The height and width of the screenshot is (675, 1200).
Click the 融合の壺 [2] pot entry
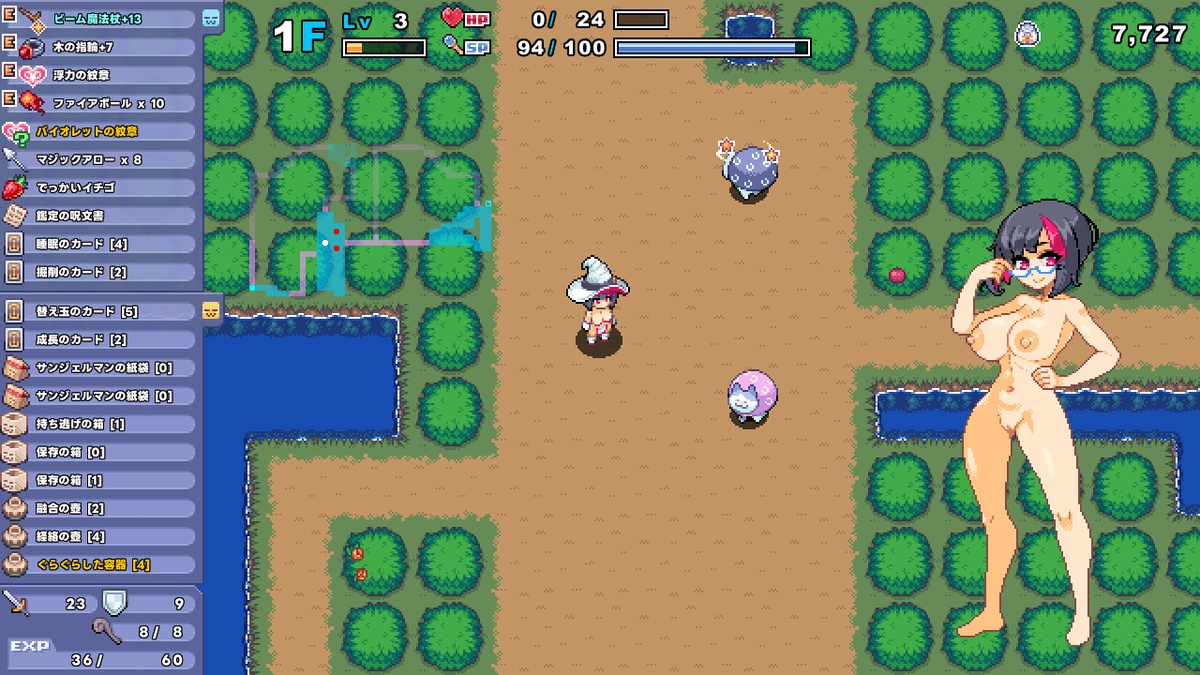point(100,508)
